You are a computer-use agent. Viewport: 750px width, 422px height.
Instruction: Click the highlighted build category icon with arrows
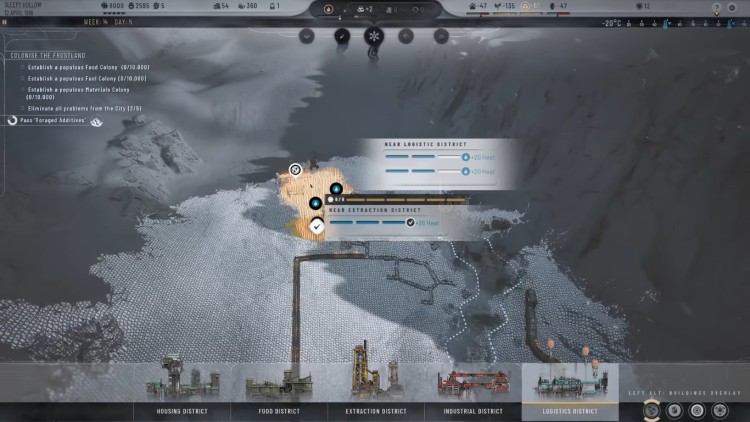(x=652, y=410)
